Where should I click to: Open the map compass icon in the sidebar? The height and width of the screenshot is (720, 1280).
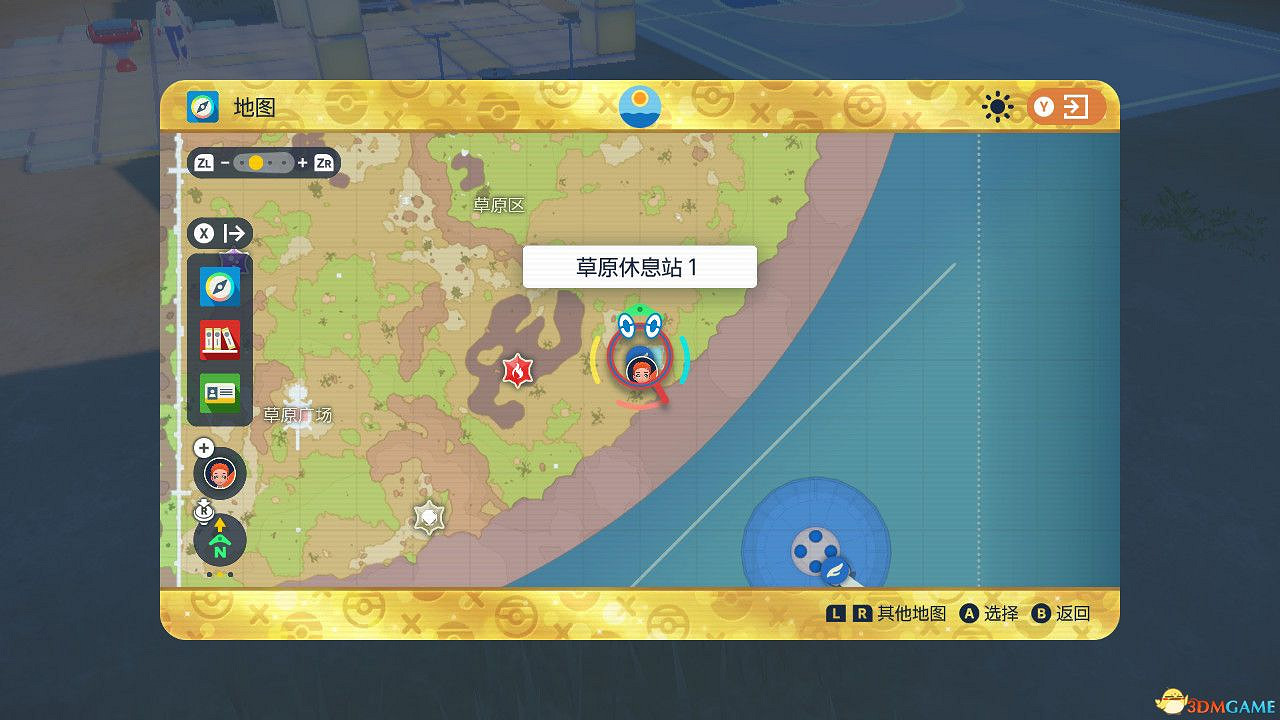218,287
